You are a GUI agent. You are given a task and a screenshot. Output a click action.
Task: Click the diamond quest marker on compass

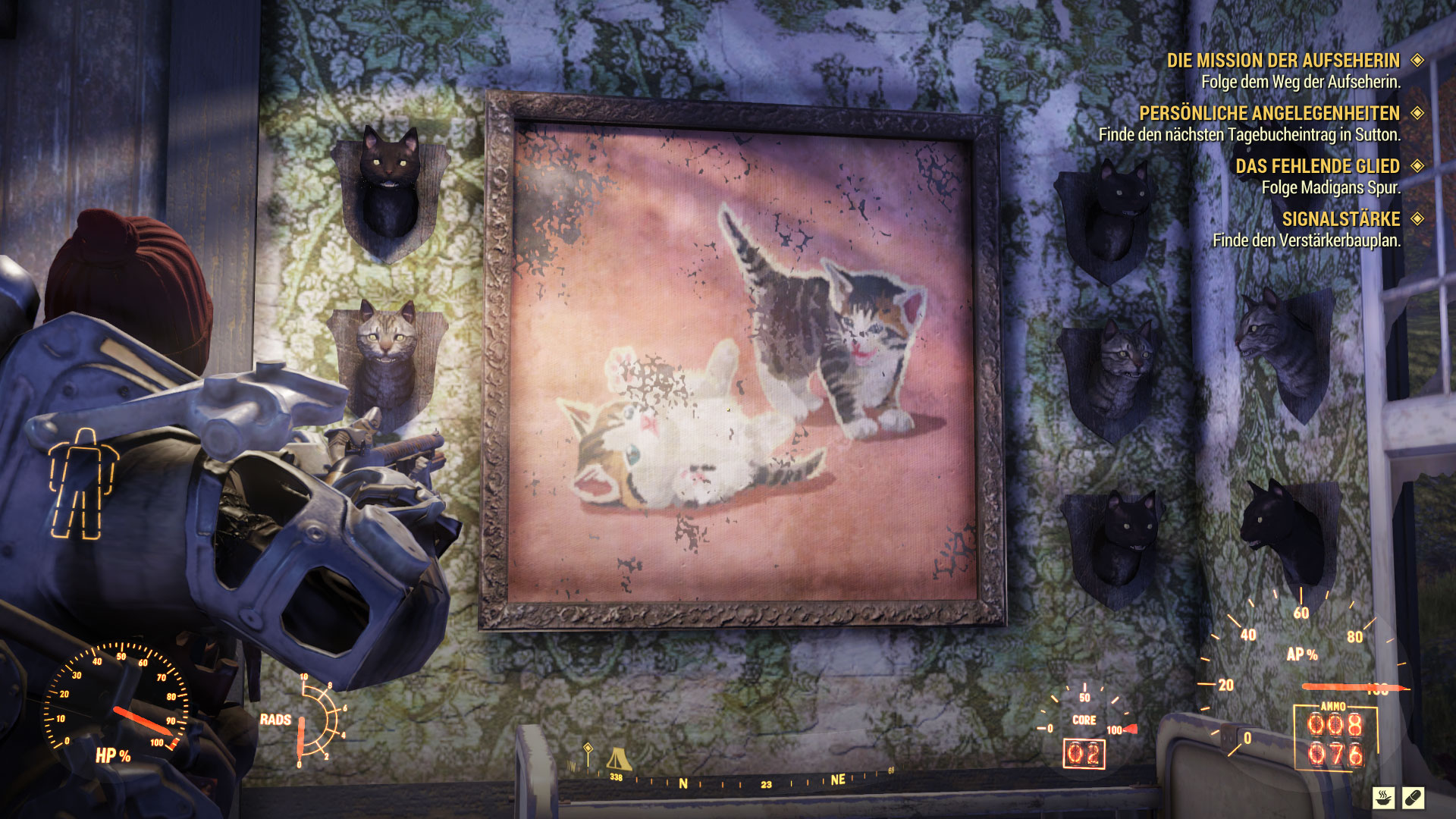pos(588,749)
